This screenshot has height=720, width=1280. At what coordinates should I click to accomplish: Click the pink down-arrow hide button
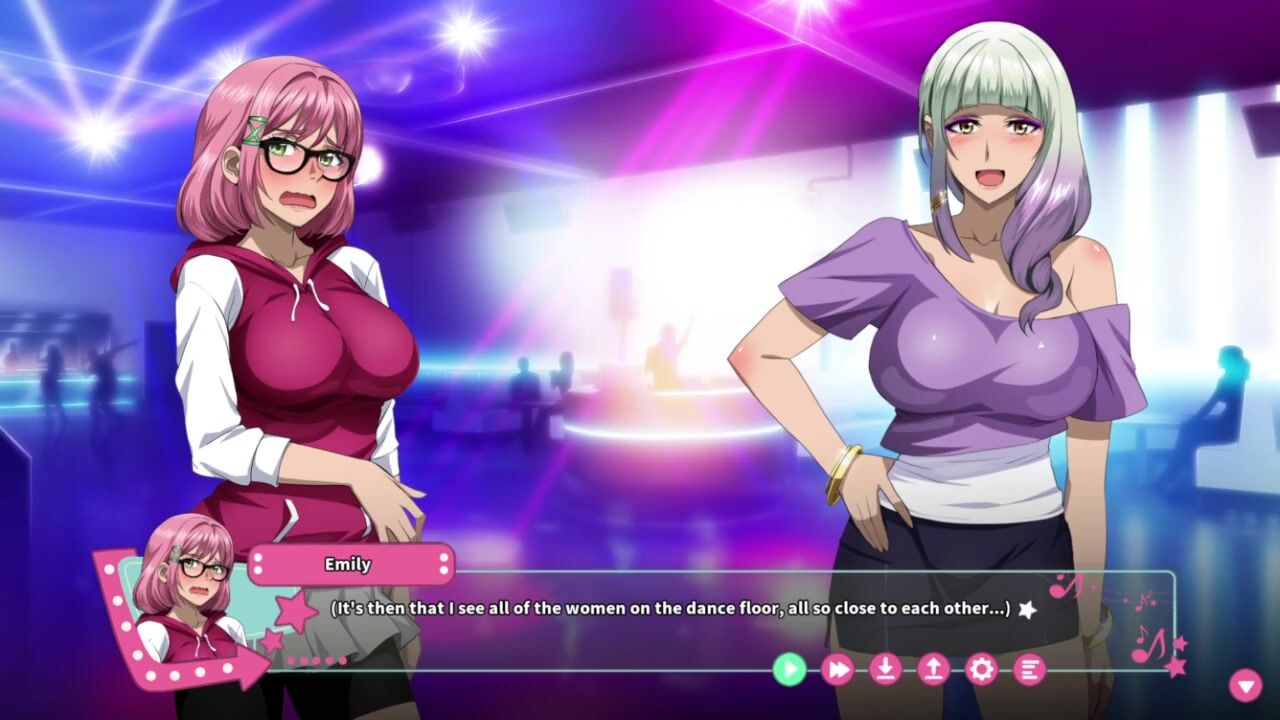tap(1245, 685)
